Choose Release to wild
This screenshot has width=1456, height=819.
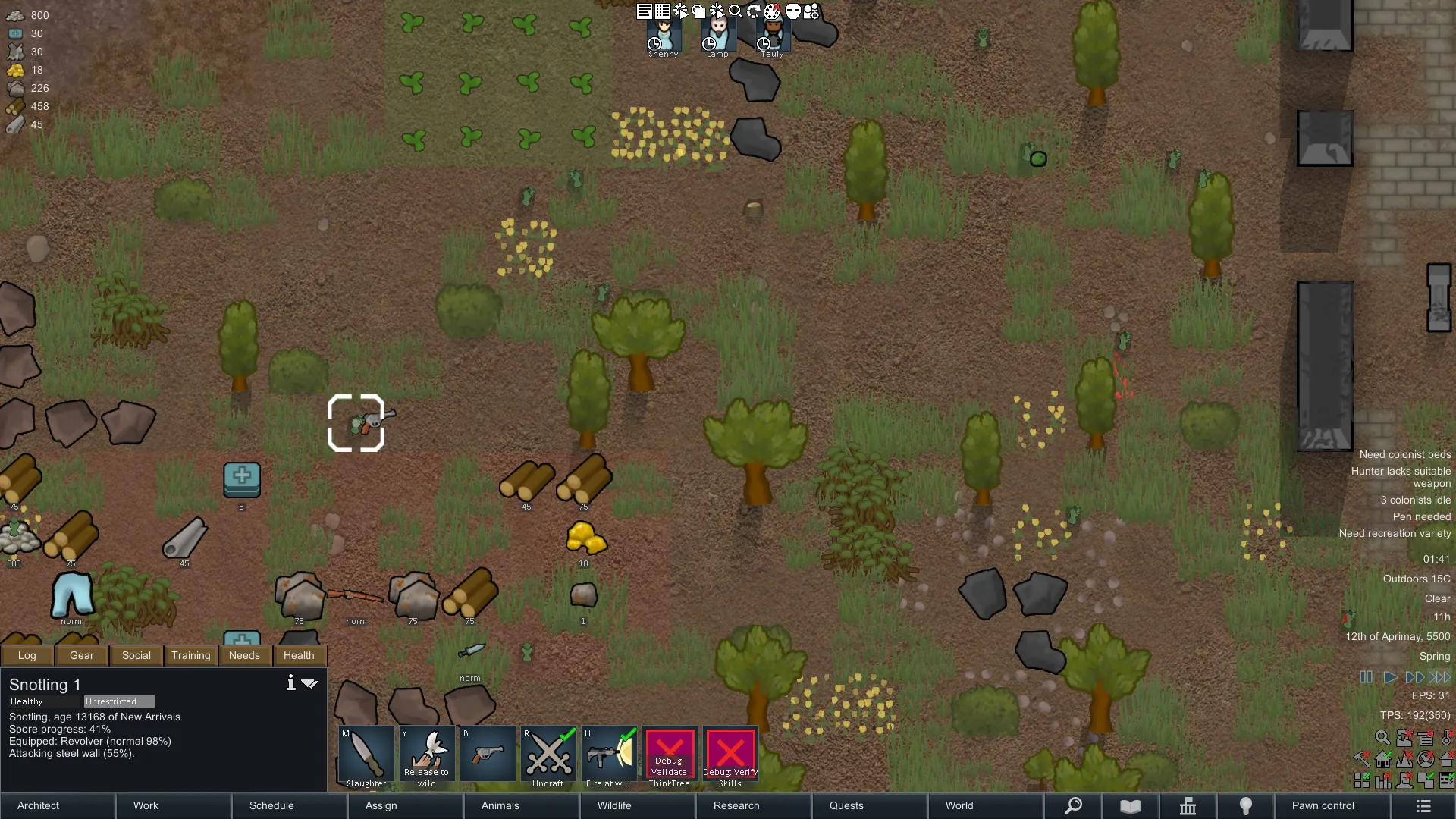pos(427,757)
